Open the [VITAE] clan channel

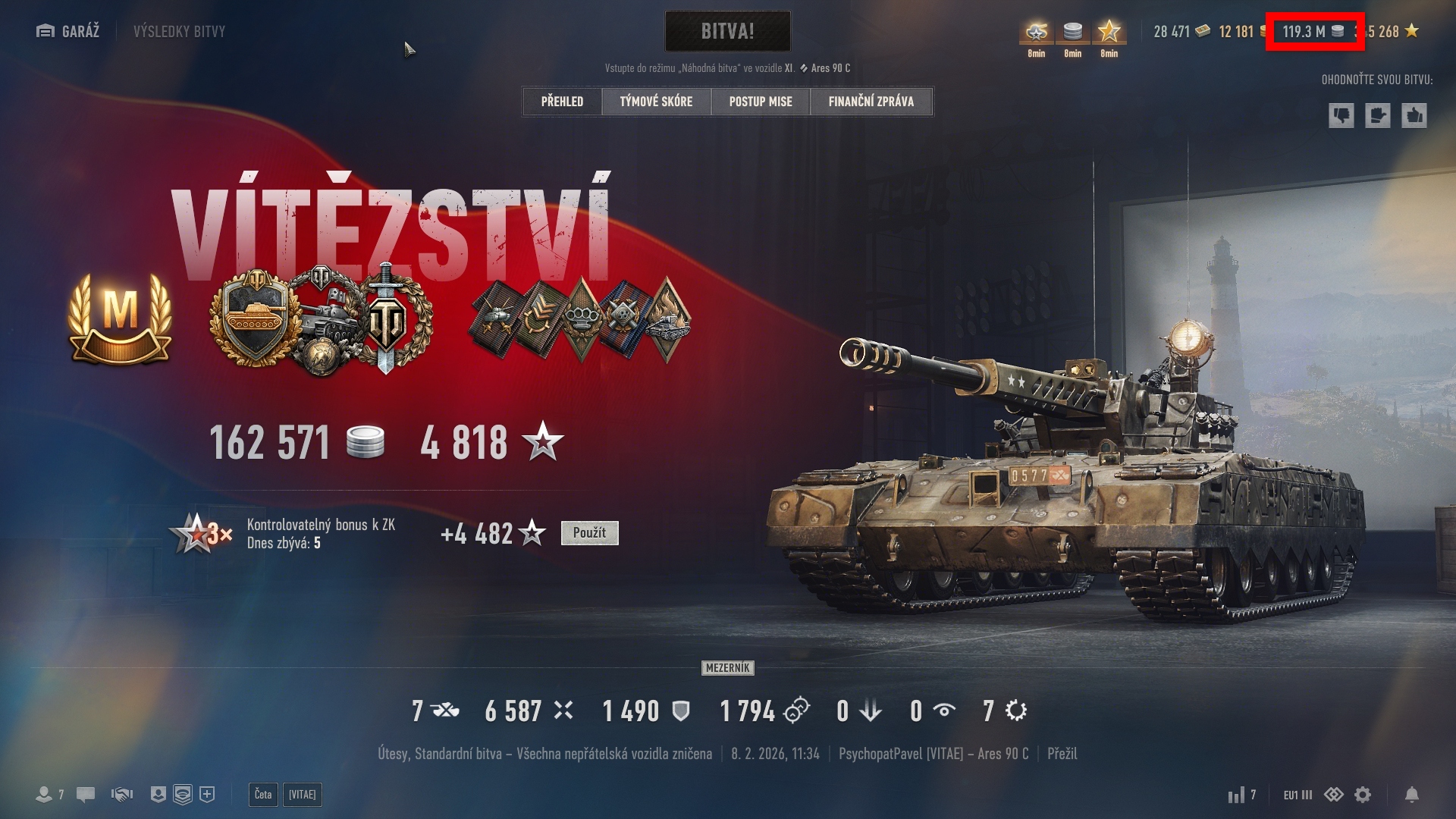[x=302, y=795]
